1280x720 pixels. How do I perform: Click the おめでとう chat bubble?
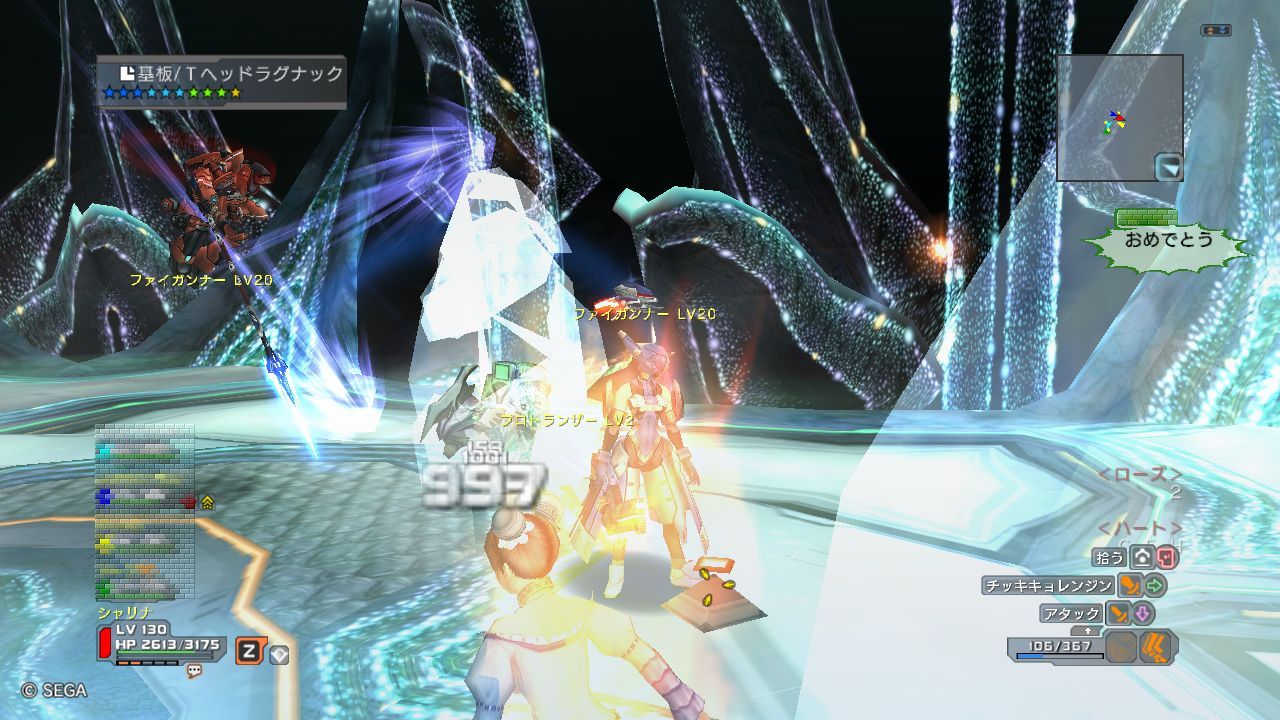[x=1167, y=240]
